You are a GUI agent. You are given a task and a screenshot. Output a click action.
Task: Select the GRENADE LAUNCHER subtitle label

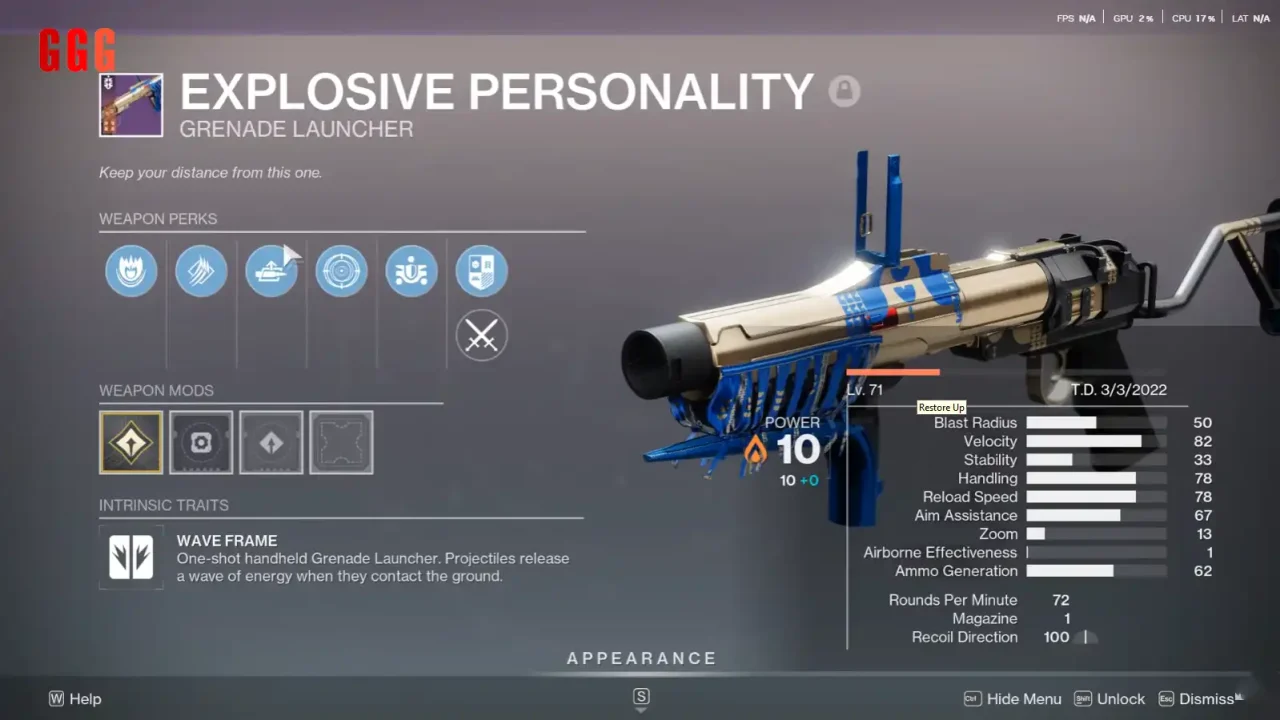point(296,129)
